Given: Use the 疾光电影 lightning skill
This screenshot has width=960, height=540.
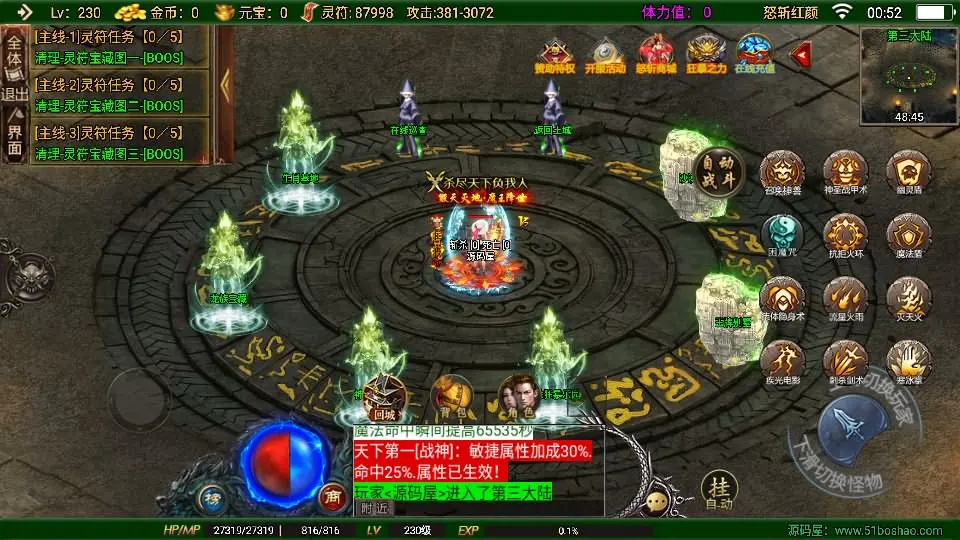Looking at the screenshot, I should pyautogui.click(x=783, y=362).
